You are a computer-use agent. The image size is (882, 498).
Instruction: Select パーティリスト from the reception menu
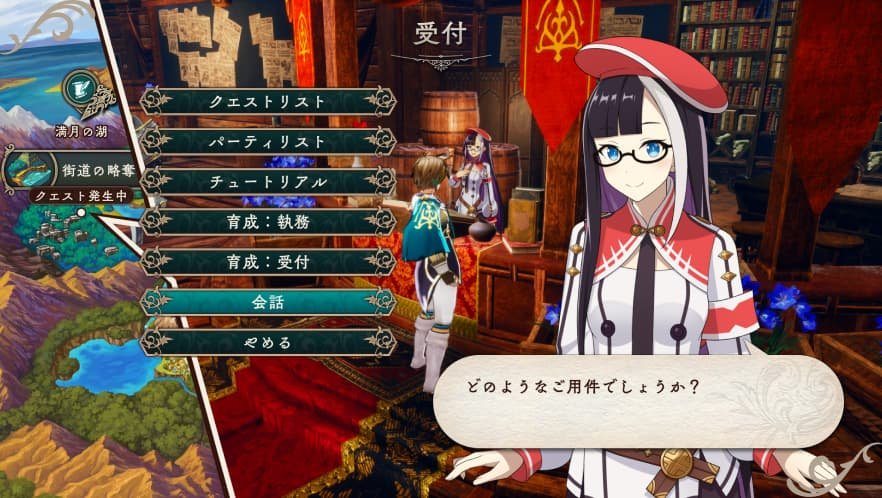(267, 141)
